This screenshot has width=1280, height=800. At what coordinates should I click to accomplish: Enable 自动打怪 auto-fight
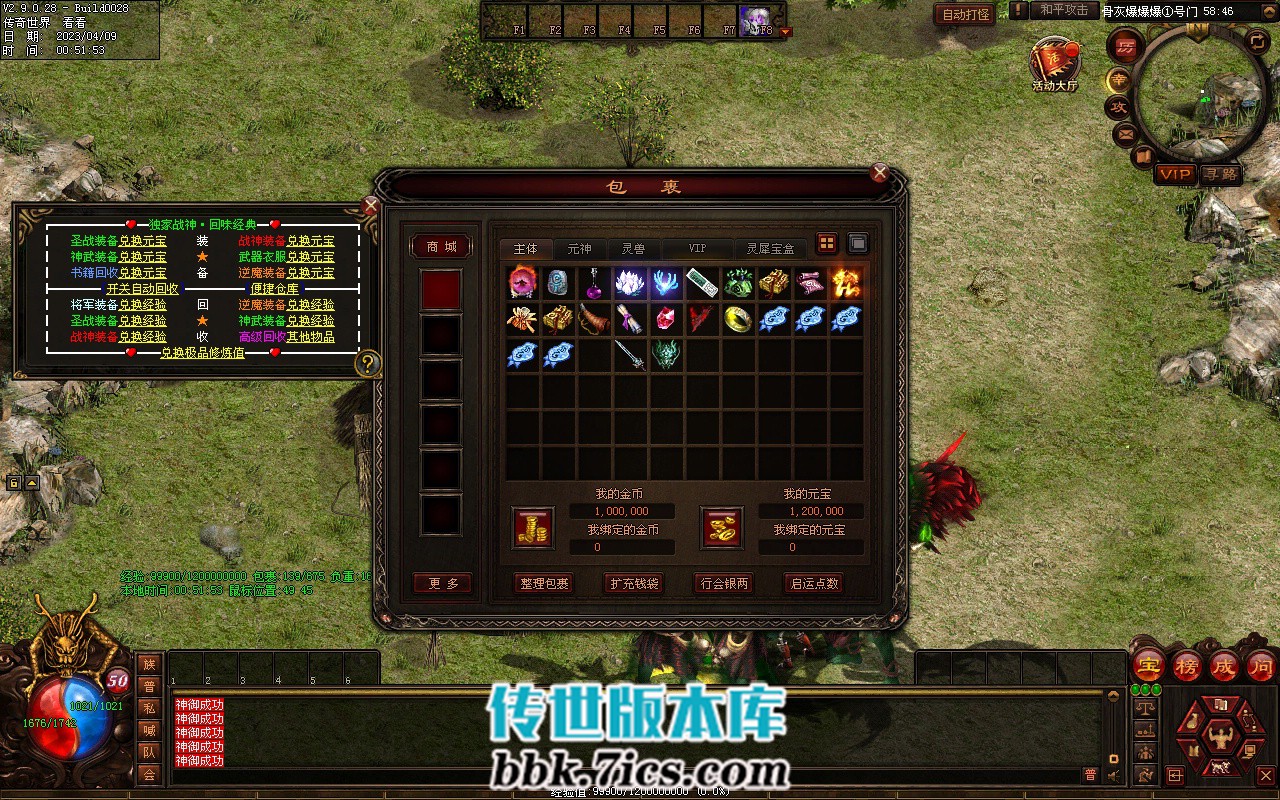point(966,14)
